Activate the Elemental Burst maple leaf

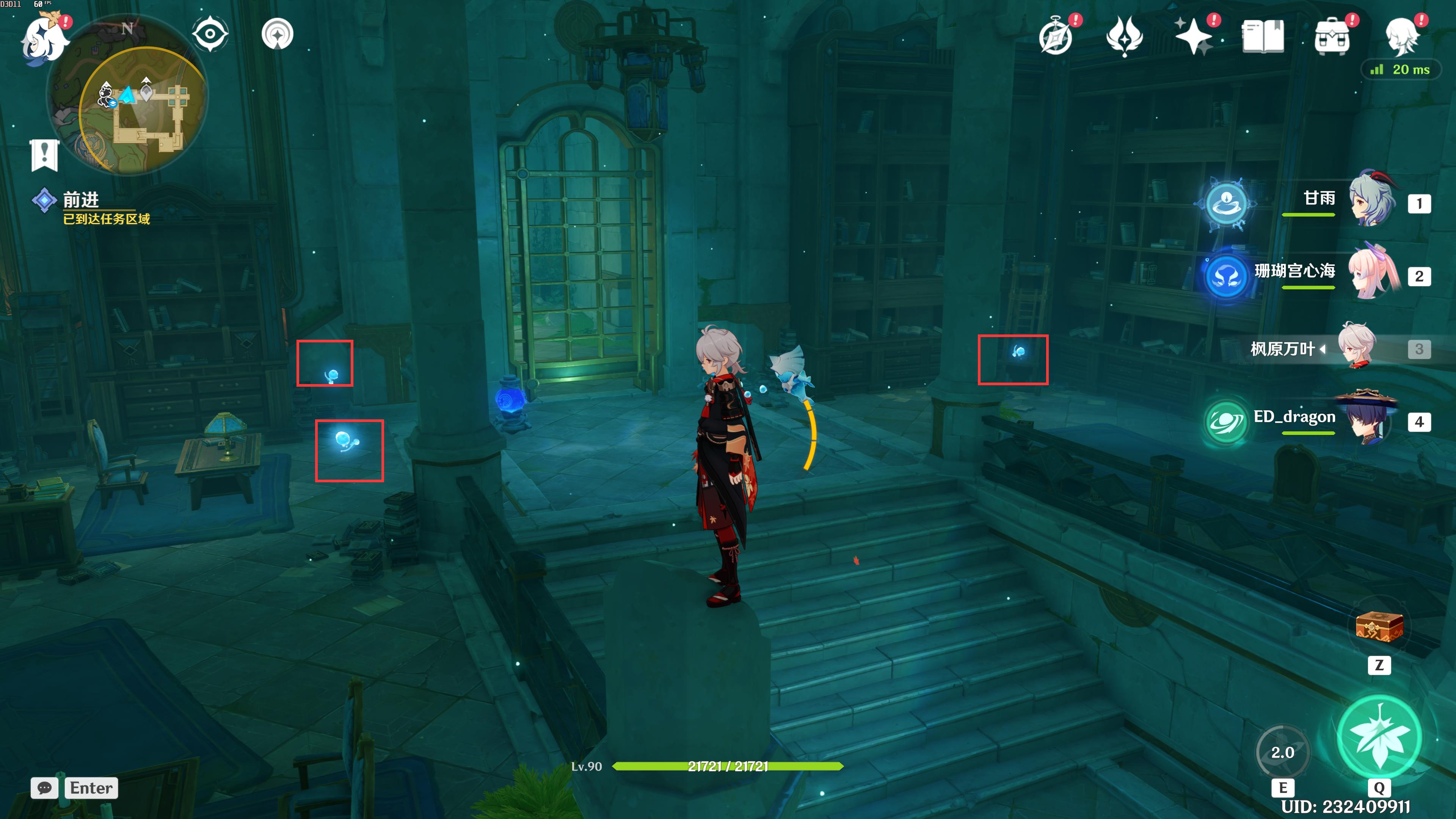point(1379,736)
